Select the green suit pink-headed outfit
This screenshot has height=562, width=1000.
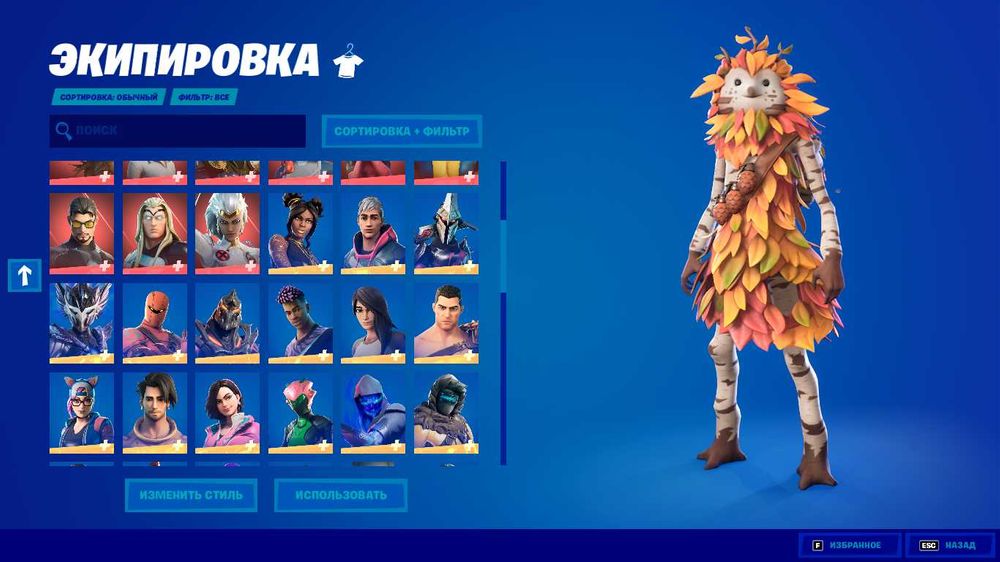coord(300,412)
